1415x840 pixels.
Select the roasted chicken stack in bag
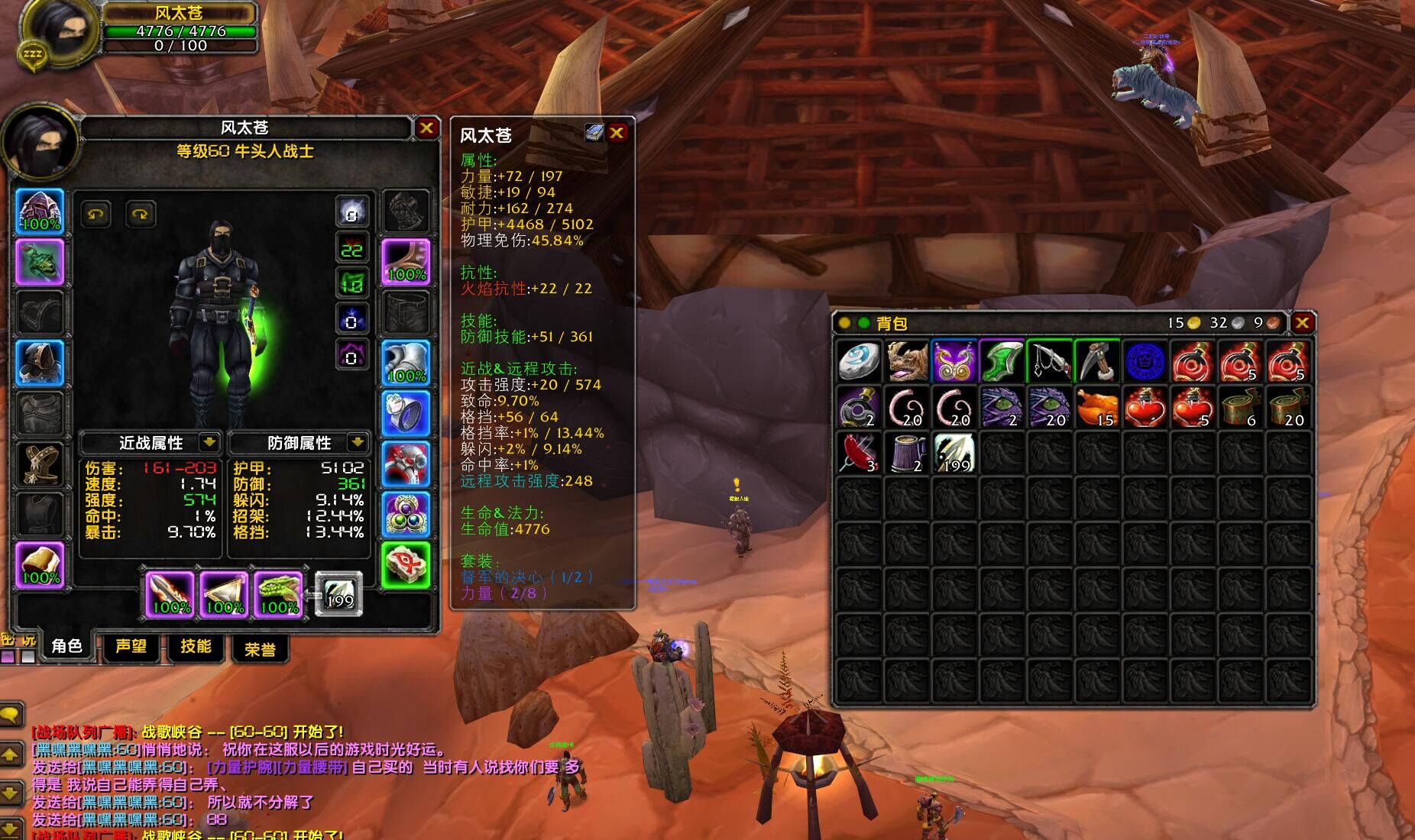1096,407
